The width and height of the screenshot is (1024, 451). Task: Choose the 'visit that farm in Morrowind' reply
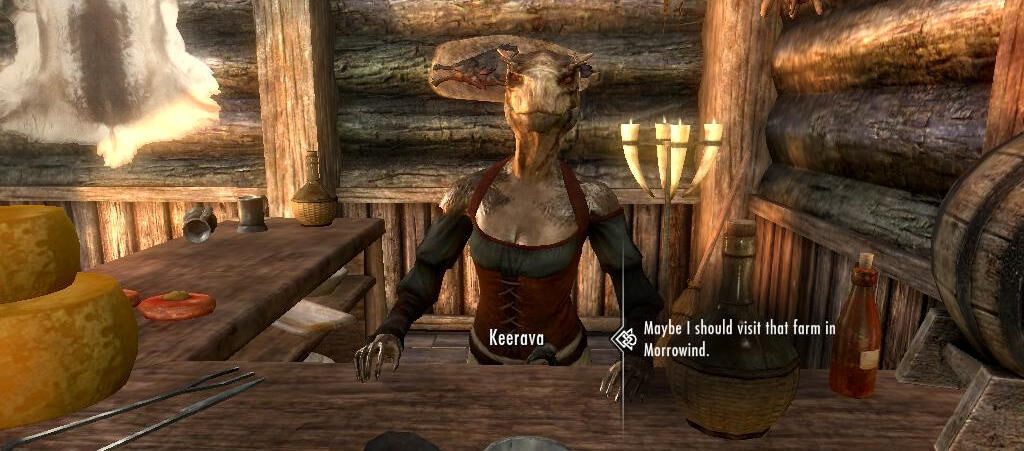coord(739,339)
